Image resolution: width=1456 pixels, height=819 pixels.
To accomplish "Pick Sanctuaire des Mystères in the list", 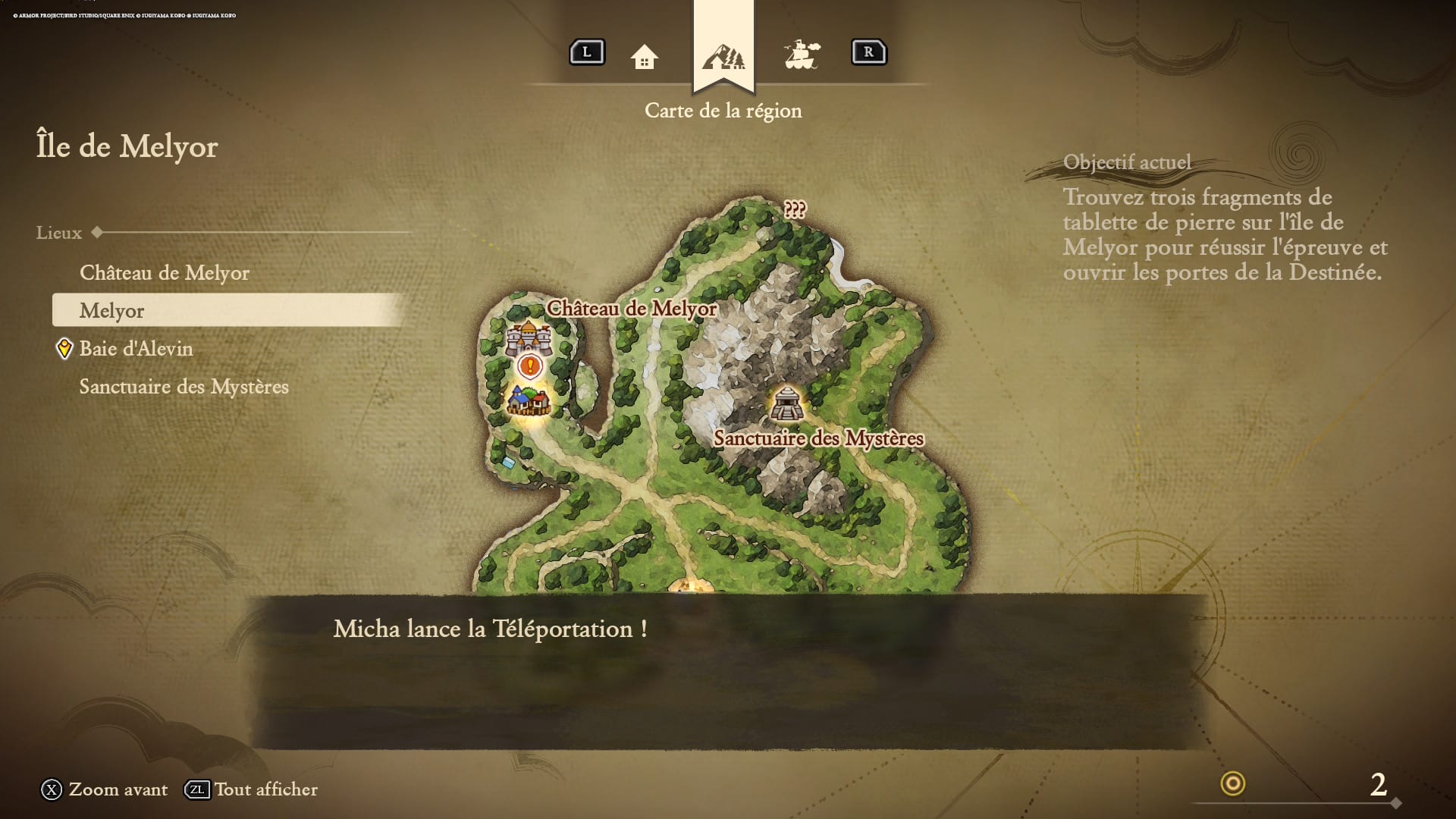I will 184,387.
